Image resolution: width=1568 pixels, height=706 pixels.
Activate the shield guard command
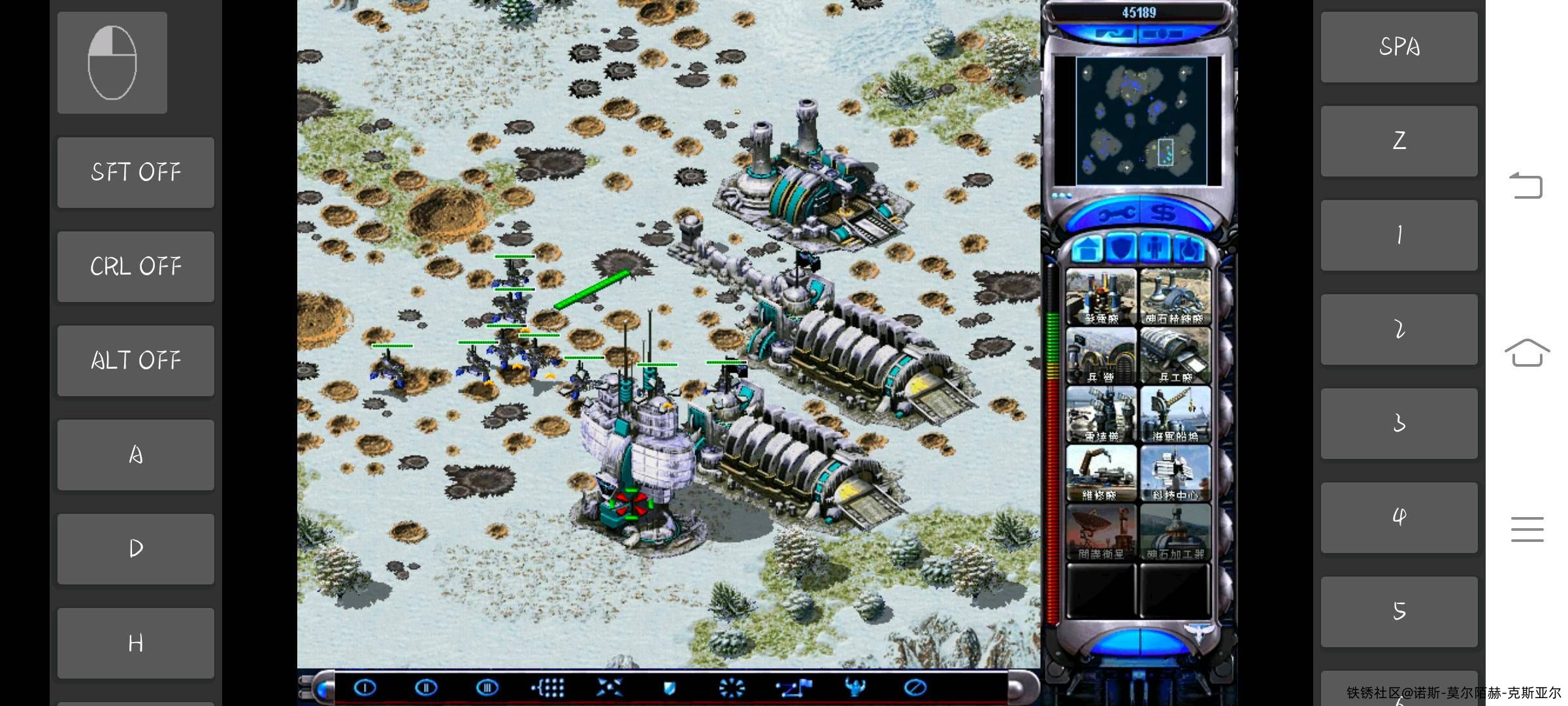(669, 688)
